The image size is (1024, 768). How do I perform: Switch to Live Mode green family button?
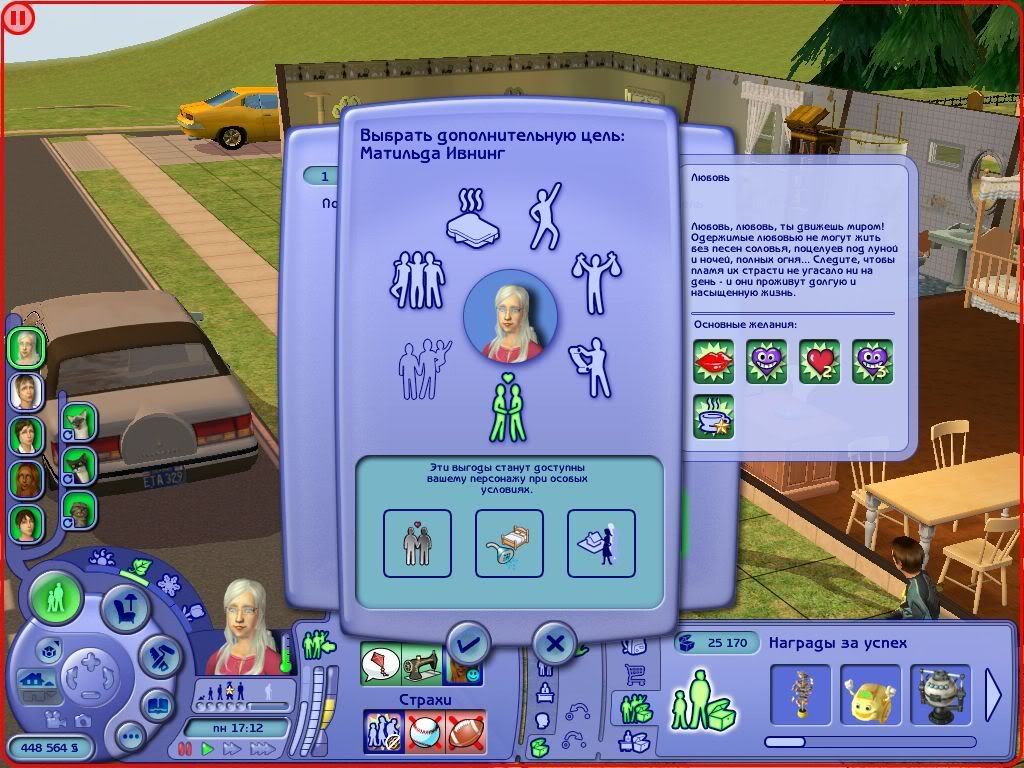point(57,599)
